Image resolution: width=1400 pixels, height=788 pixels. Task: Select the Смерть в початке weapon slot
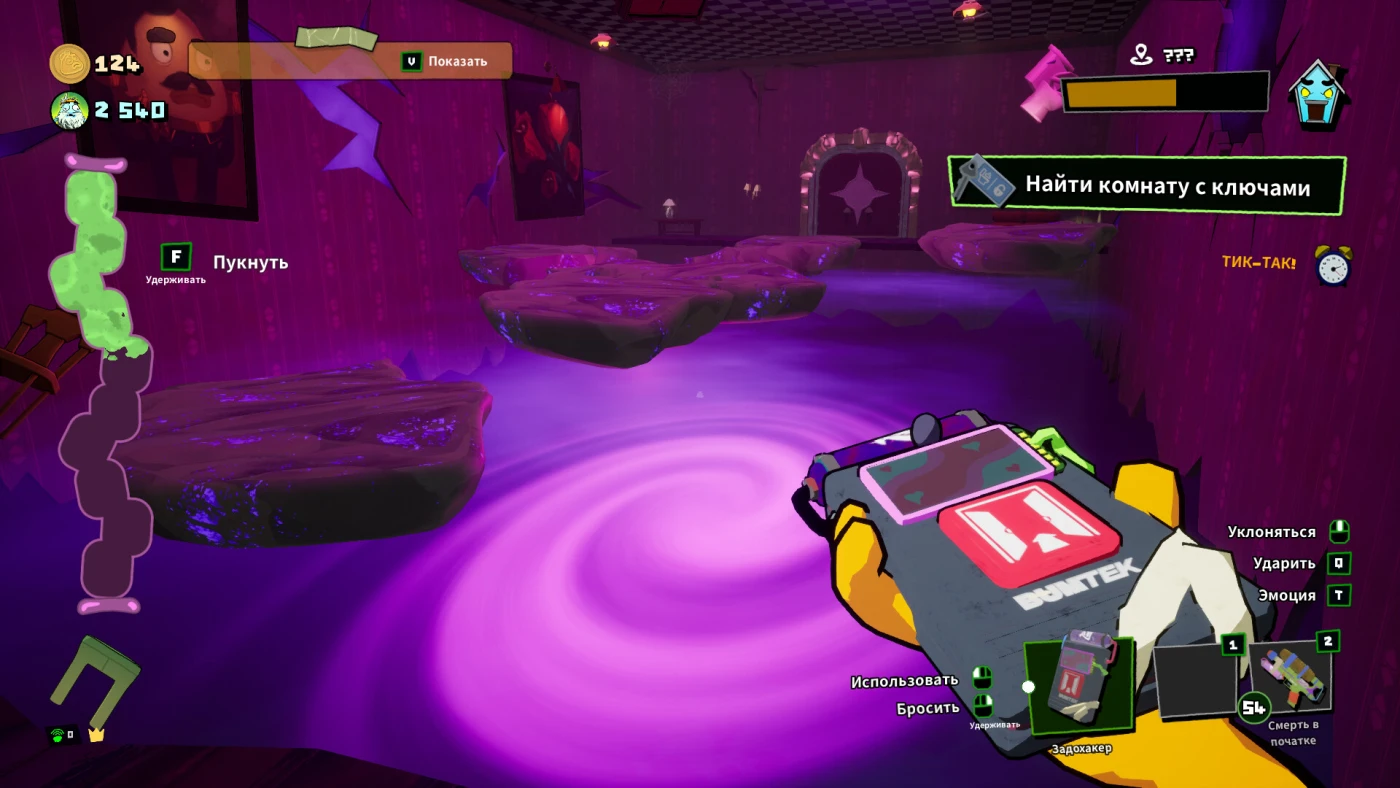[1294, 676]
